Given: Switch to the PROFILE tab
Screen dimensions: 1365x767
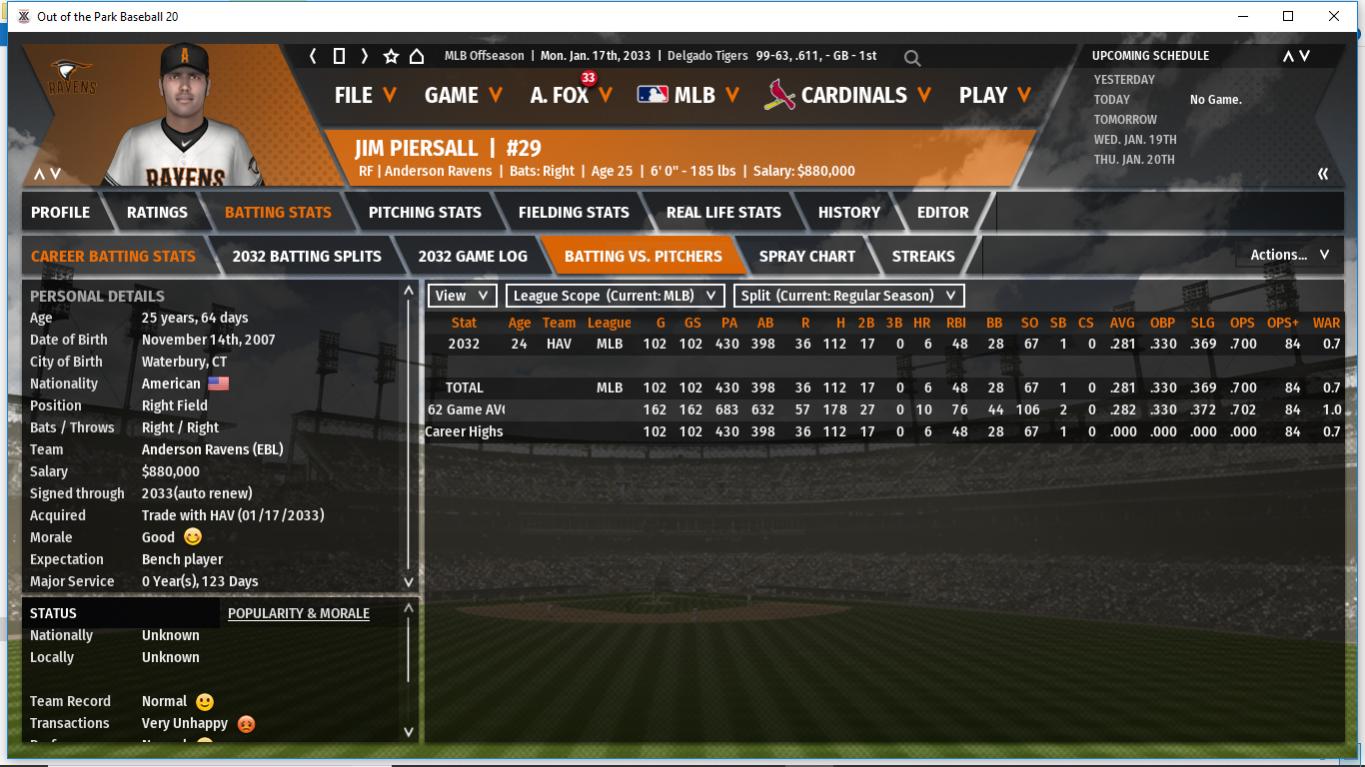Looking at the screenshot, I should (60, 212).
